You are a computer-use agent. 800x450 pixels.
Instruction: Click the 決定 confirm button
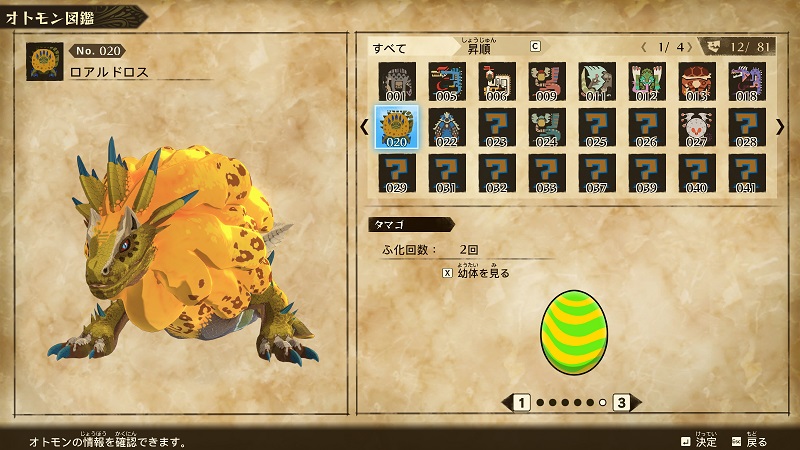click(x=699, y=441)
